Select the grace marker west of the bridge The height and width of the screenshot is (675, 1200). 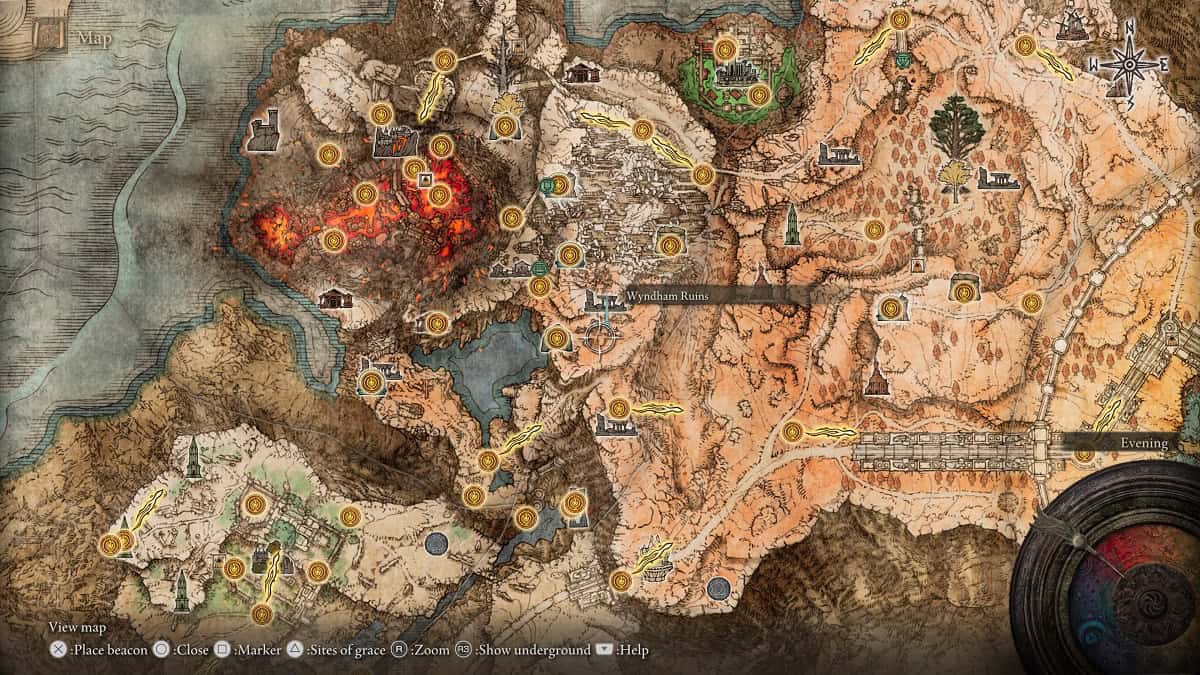pyautogui.click(x=792, y=432)
